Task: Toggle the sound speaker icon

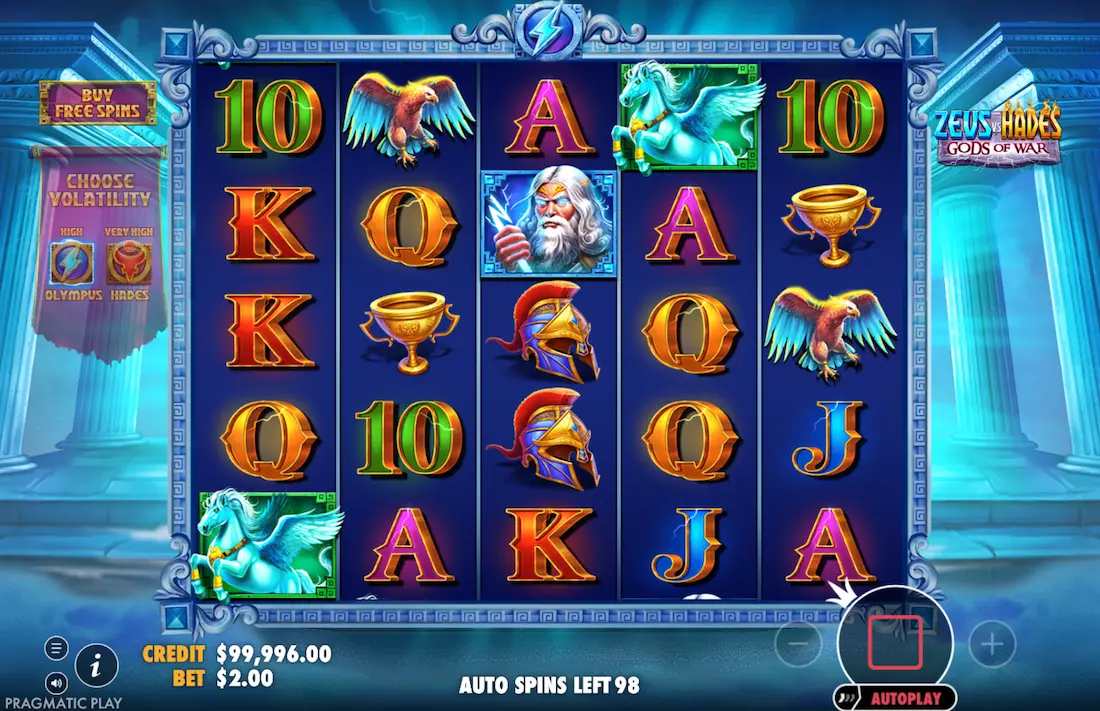Action: (56, 684)
